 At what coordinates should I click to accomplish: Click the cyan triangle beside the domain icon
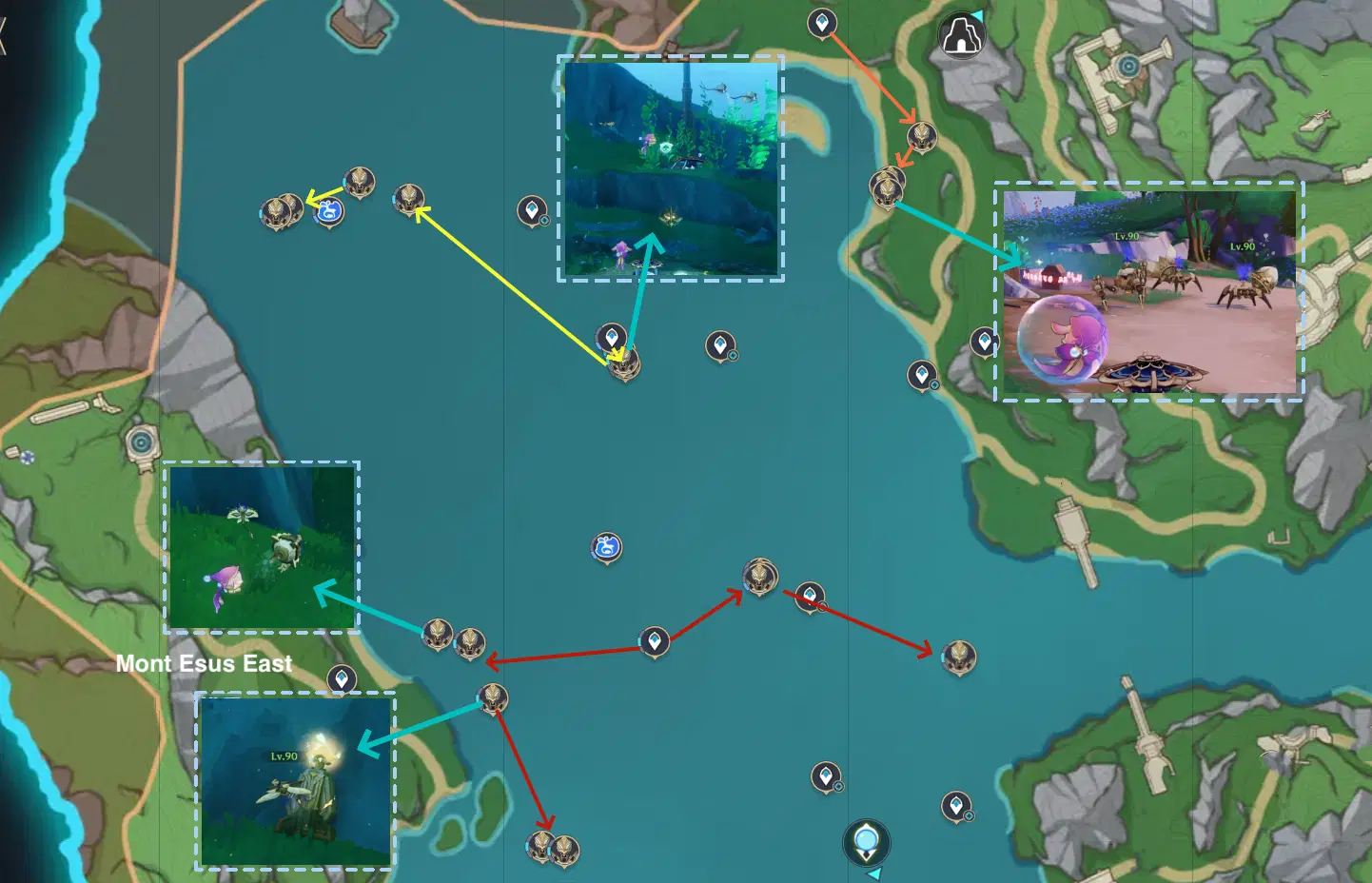tap(978, 16)
